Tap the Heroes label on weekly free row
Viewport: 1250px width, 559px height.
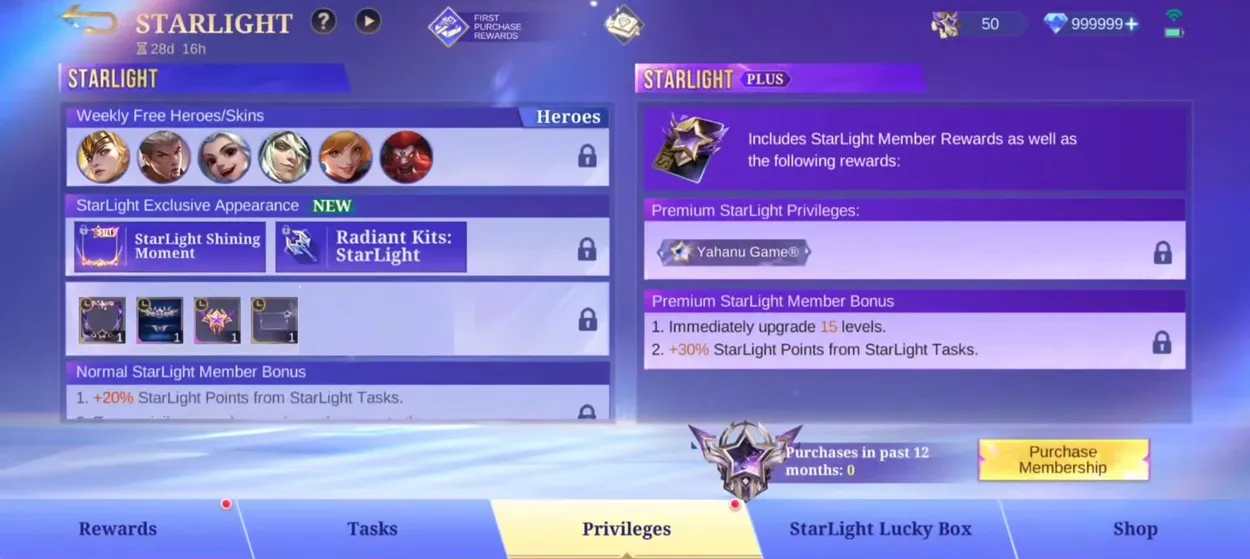click(568, 117)
